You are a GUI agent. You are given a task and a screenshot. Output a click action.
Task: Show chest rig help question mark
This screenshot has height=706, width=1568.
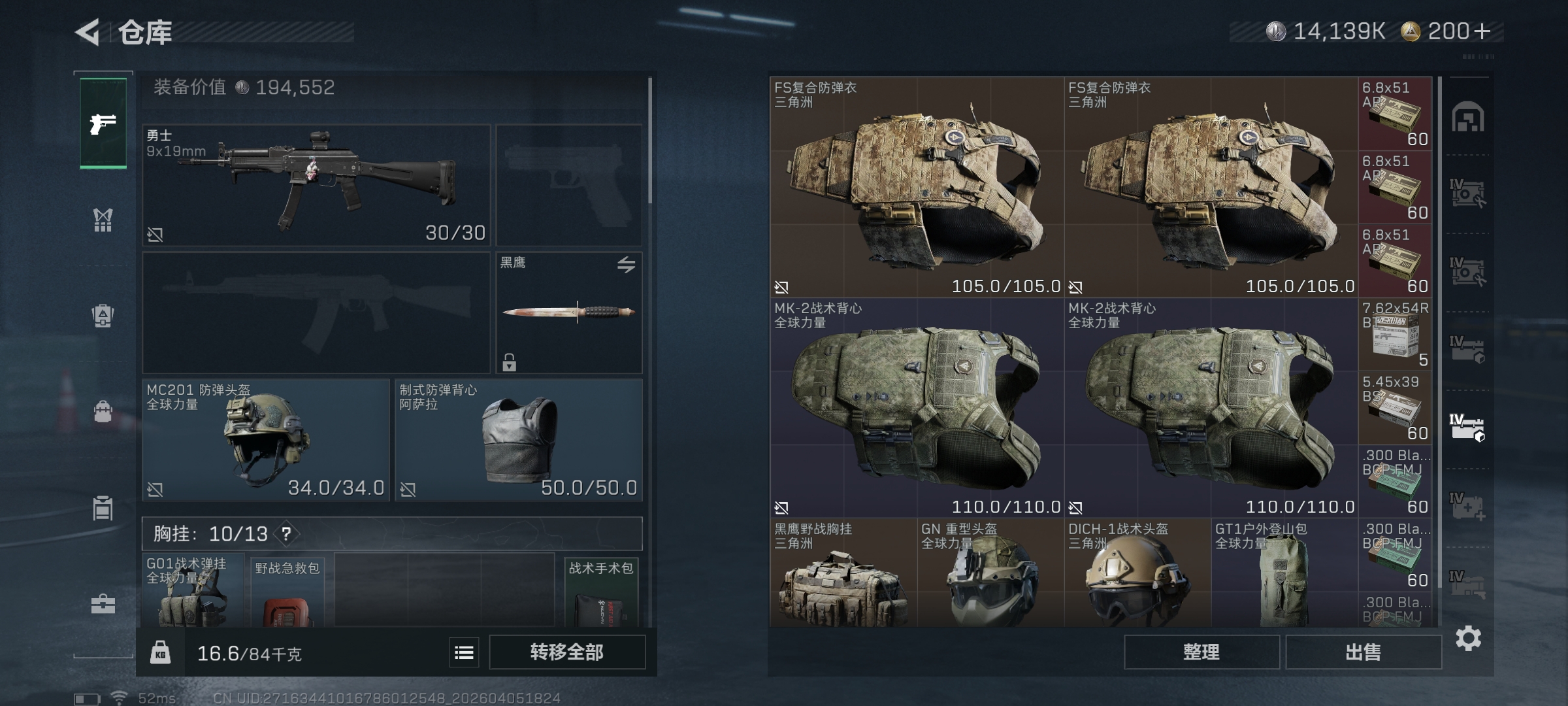pyautogui.click(x=286, y=534)
